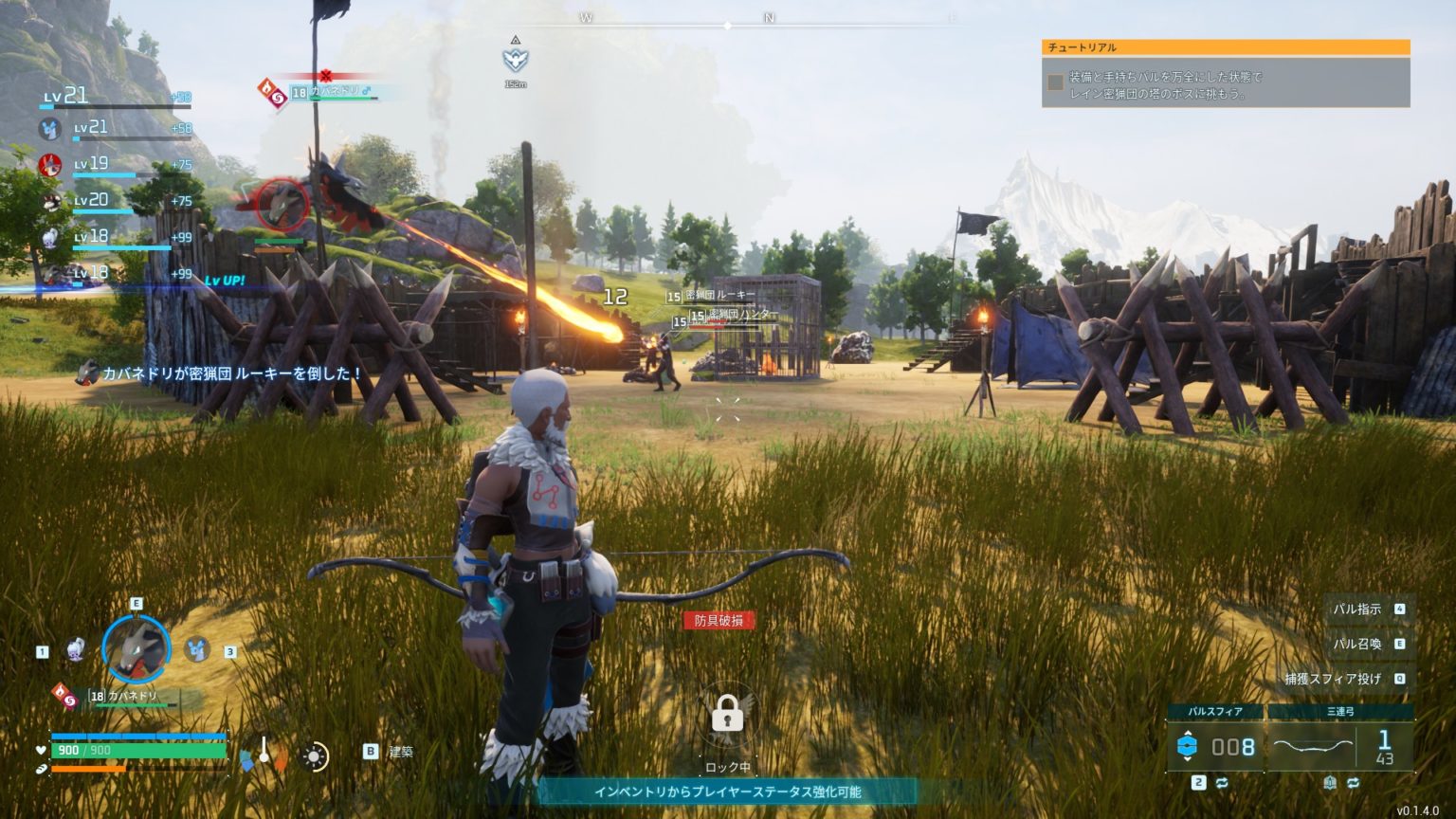
Task: Click the swap arrows under the bow slot
Action: [x=1353, y=783]
